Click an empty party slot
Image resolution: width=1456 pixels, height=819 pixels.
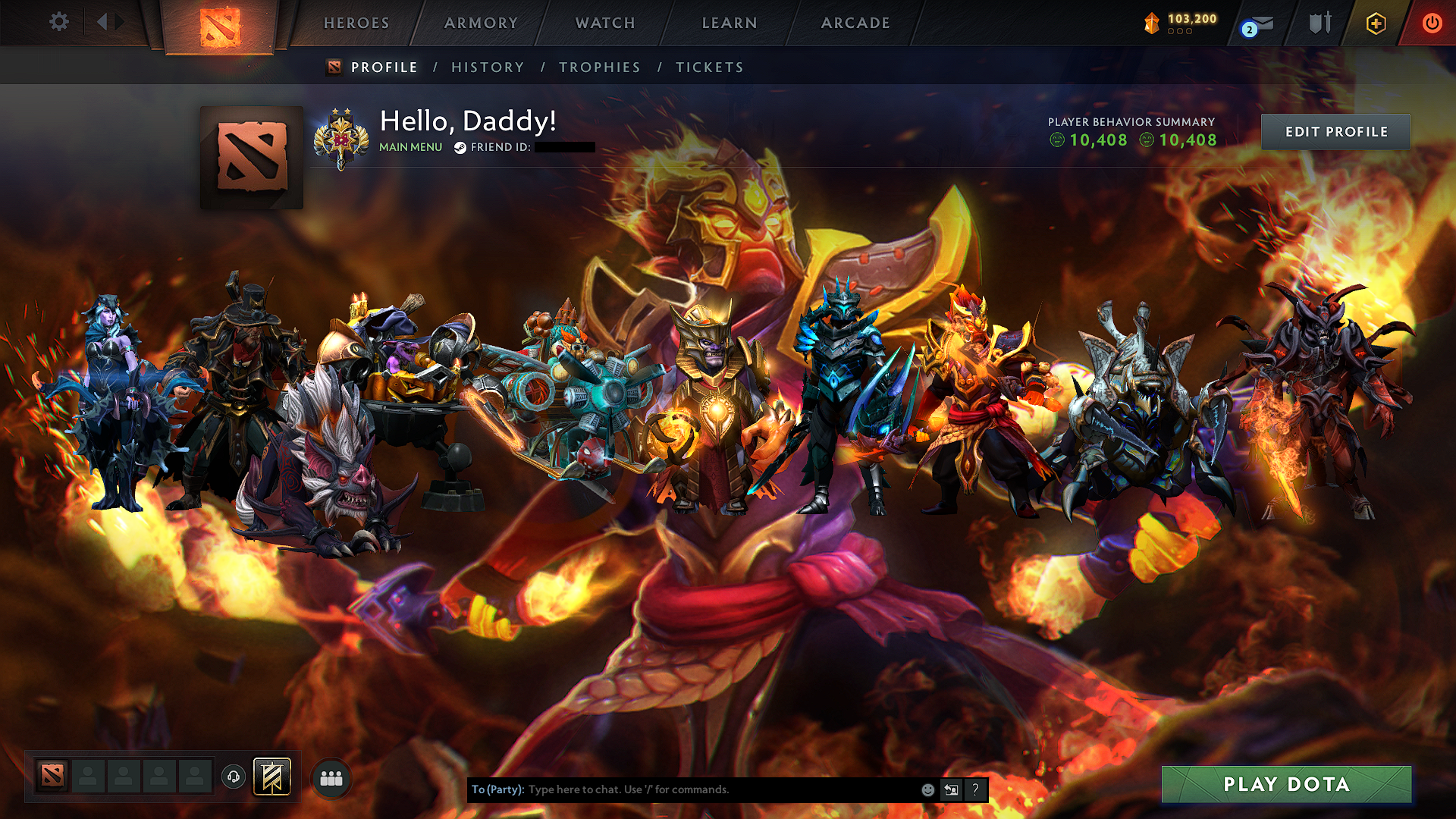point(87,776)
